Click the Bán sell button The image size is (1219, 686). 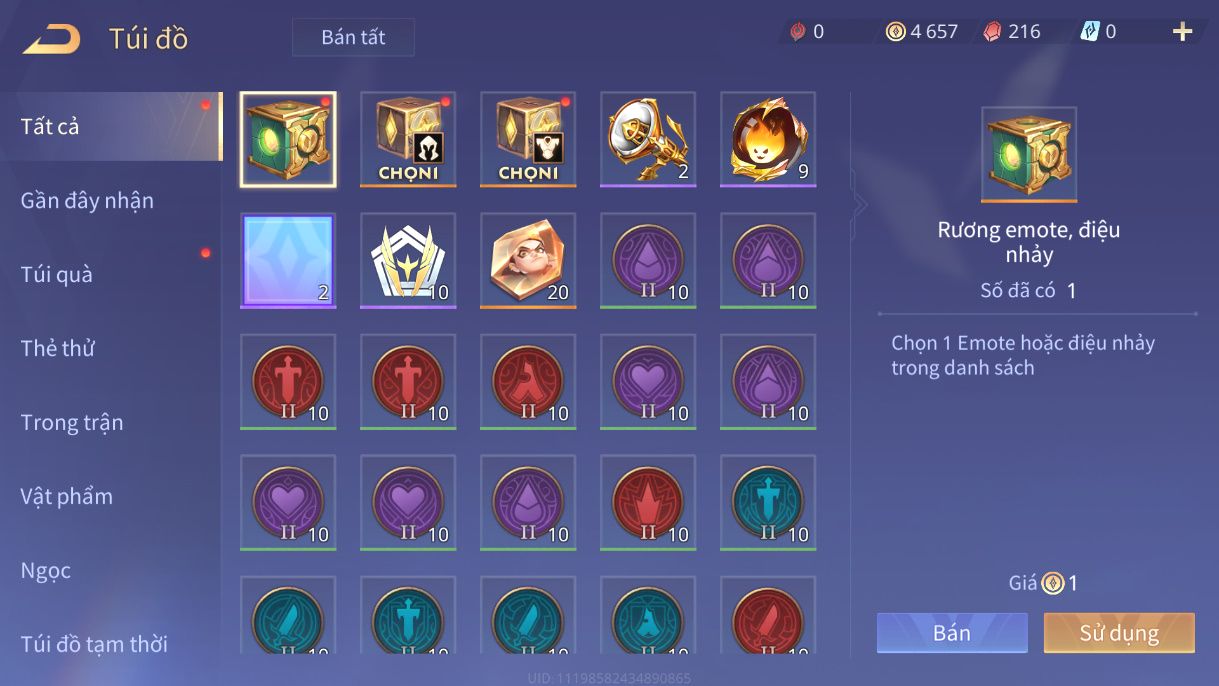coord(952,633)
